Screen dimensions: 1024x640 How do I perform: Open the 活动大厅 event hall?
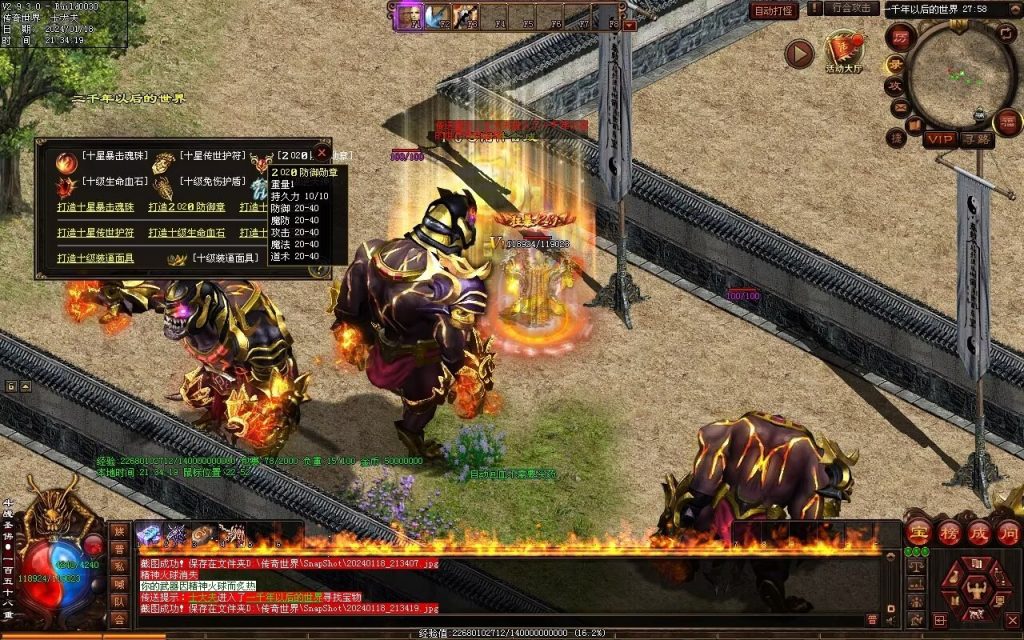(x=846, y=49)
